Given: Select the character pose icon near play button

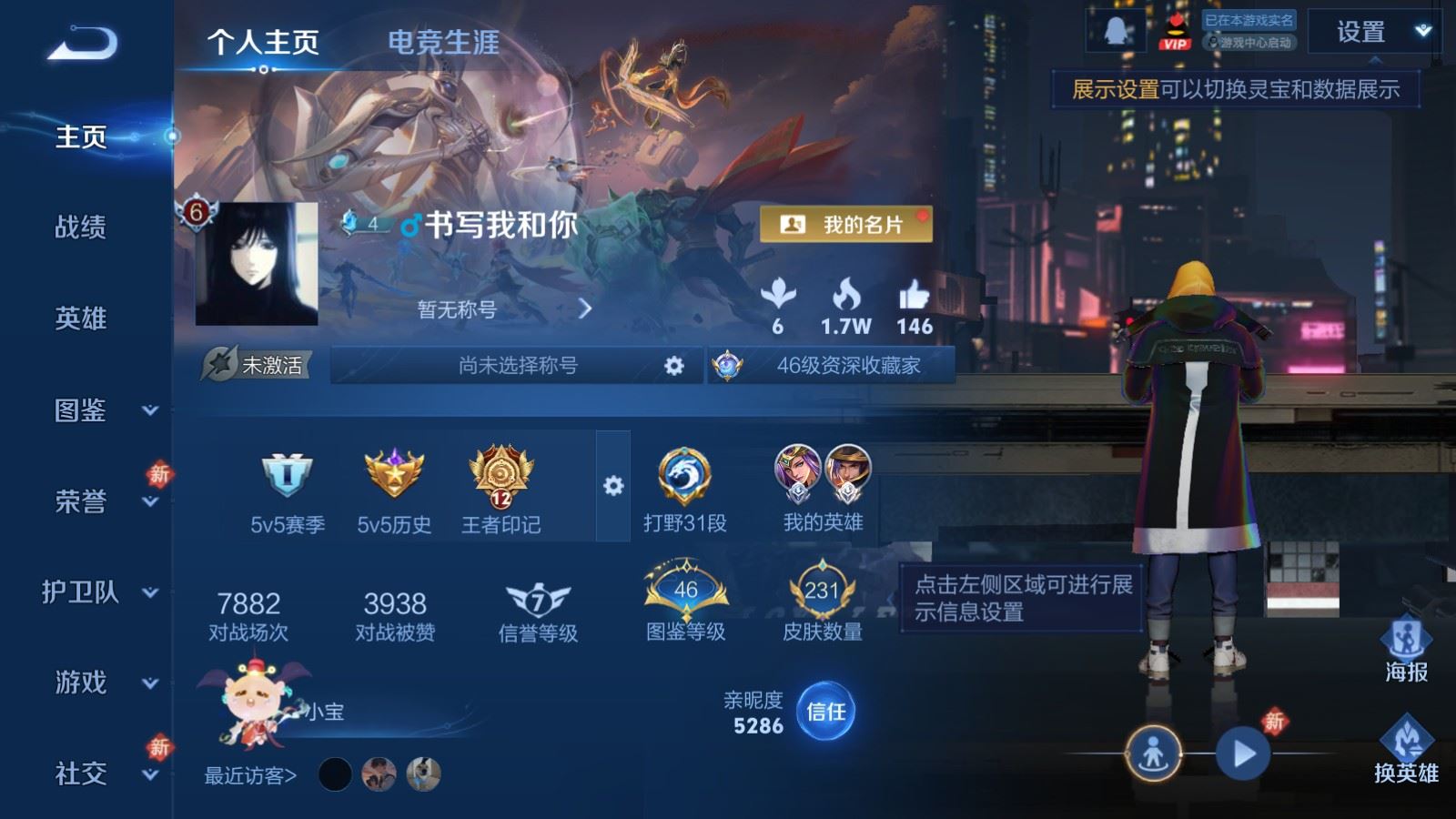Looking at the screenshot, I should pos(1154,753).
